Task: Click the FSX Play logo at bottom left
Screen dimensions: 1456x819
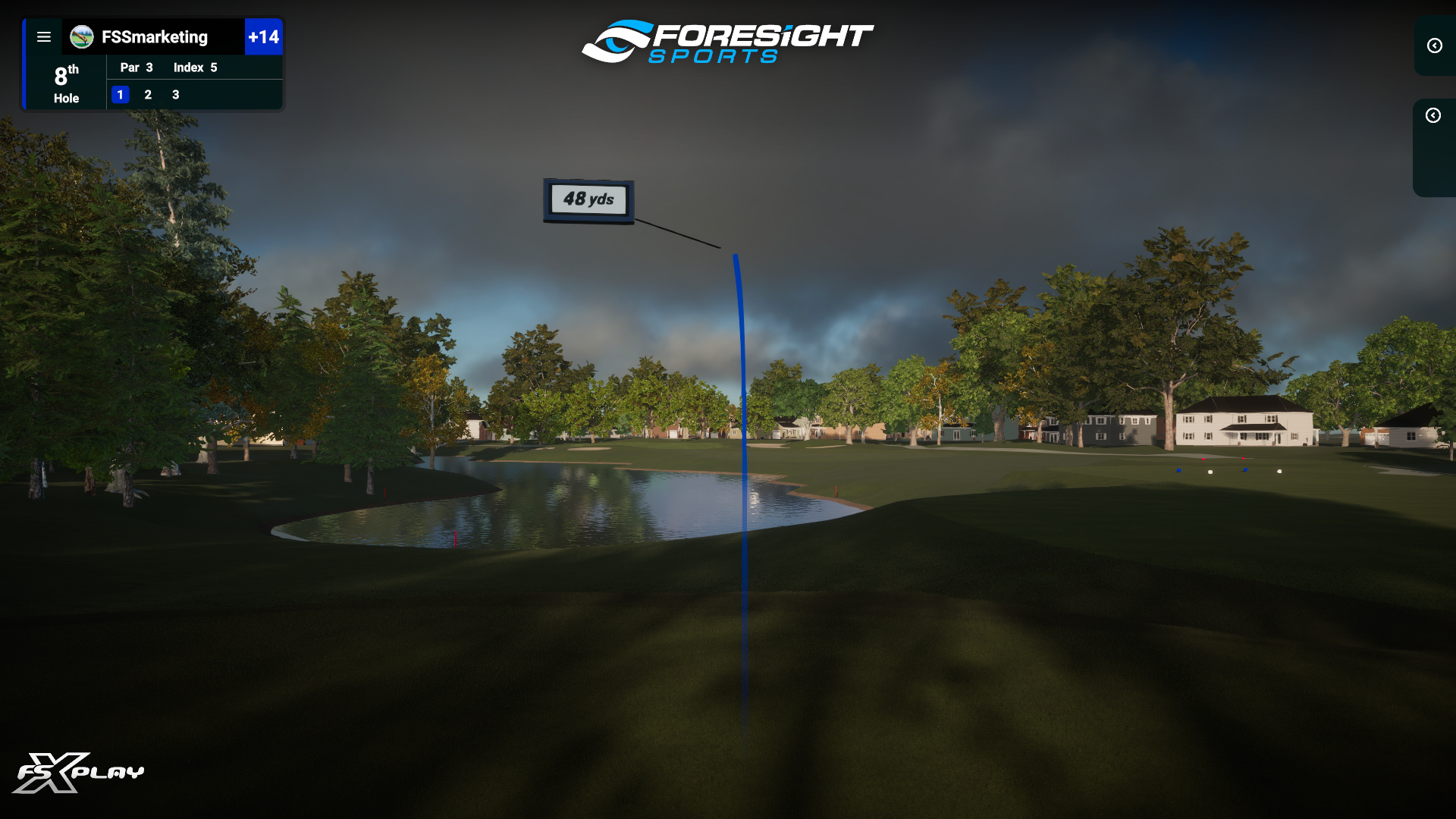Action: [x=83, y=772]
